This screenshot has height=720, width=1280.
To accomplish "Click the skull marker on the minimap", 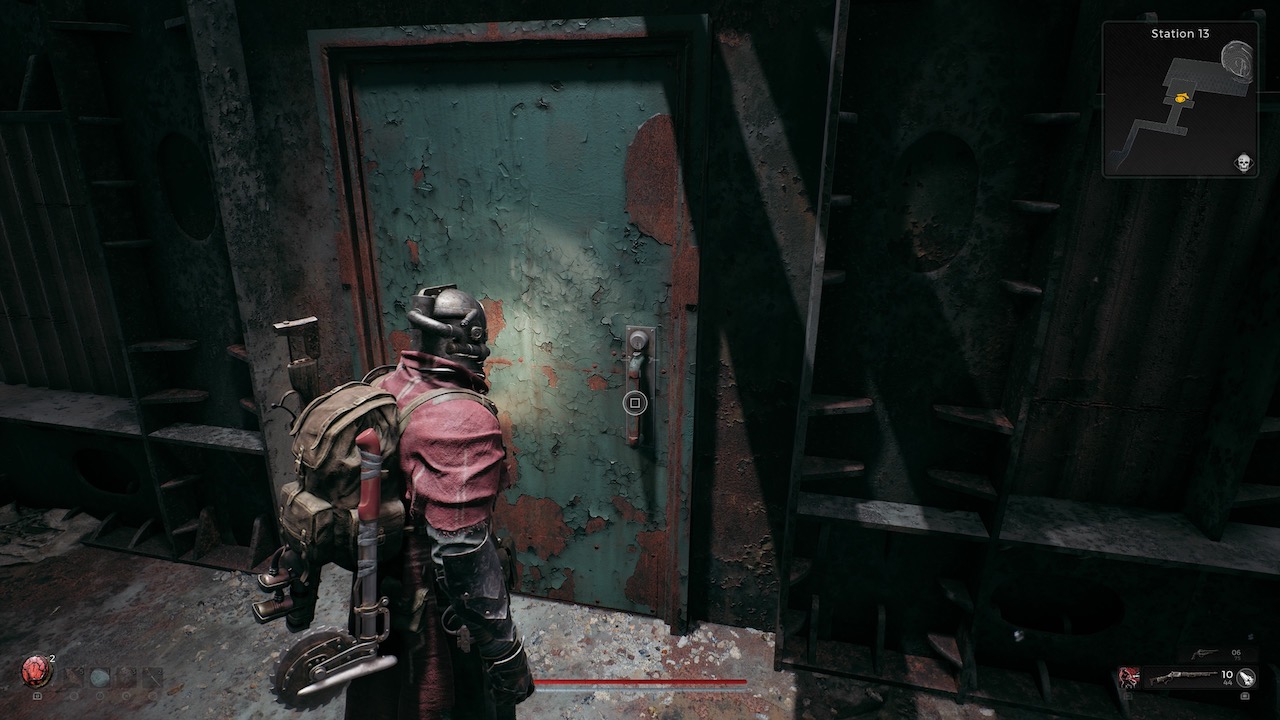I will point(1244,162).
